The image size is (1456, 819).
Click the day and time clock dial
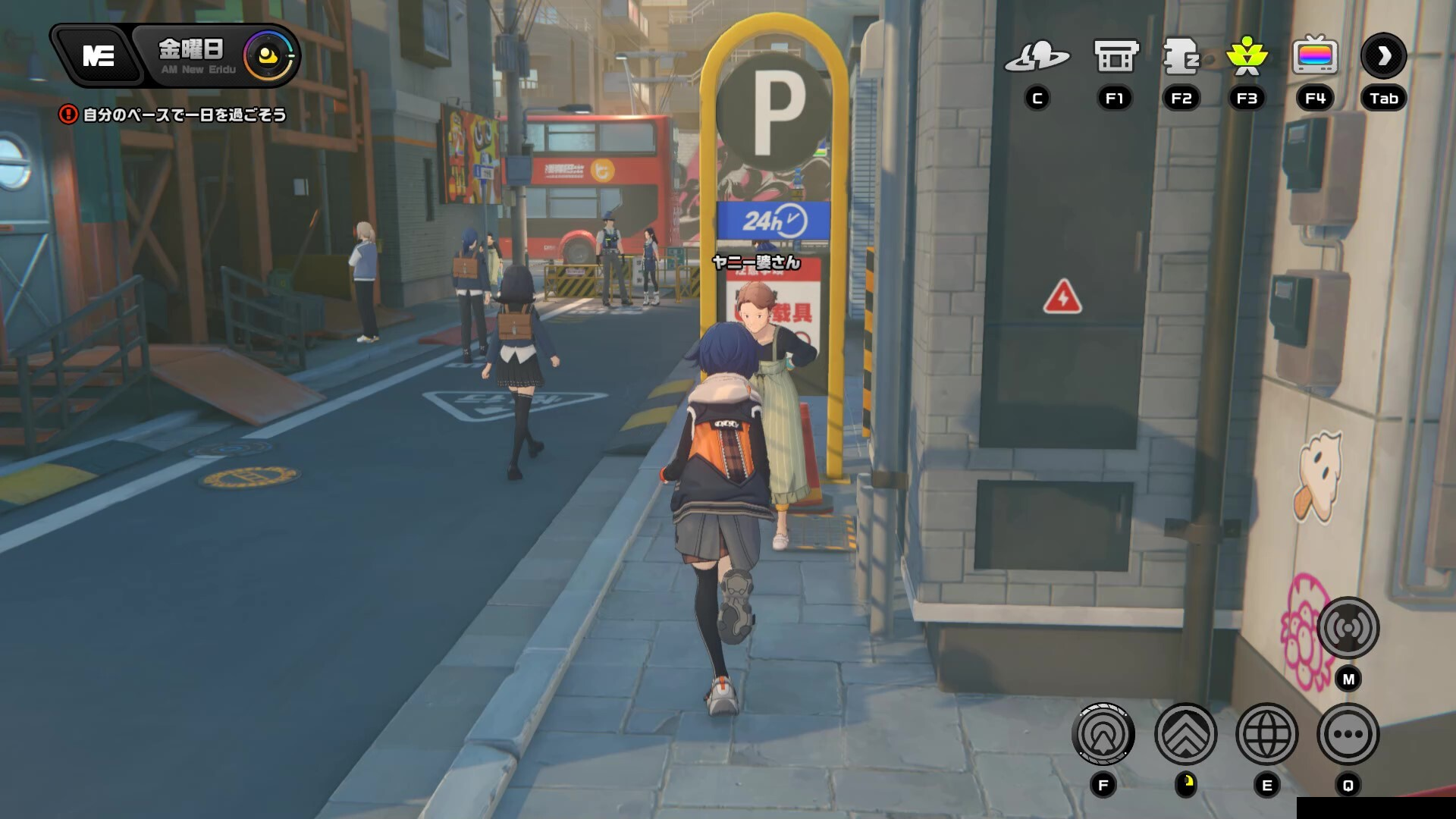(x=268, y=55)
